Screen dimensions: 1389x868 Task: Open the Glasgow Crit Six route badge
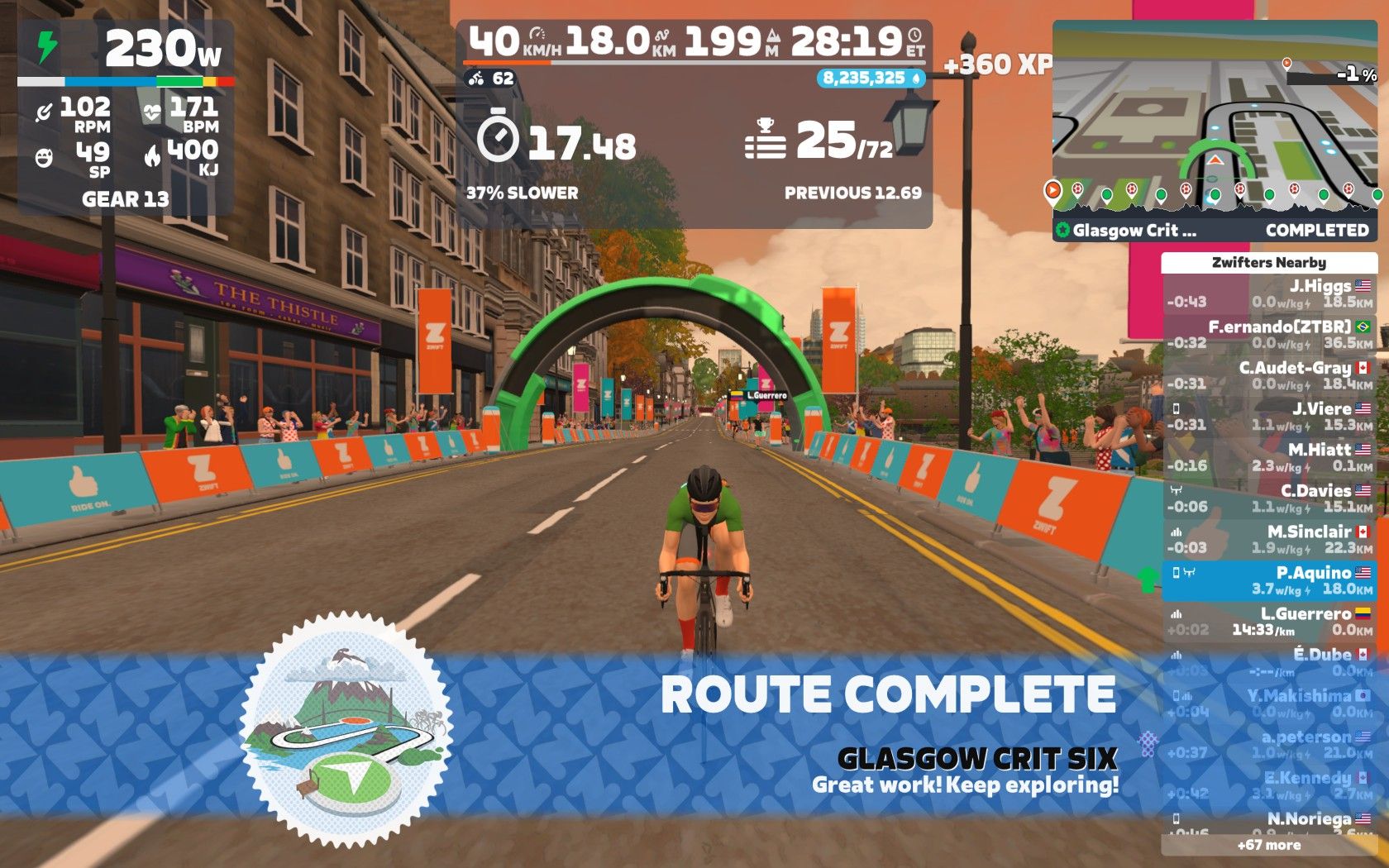click(x=346, y=730)
